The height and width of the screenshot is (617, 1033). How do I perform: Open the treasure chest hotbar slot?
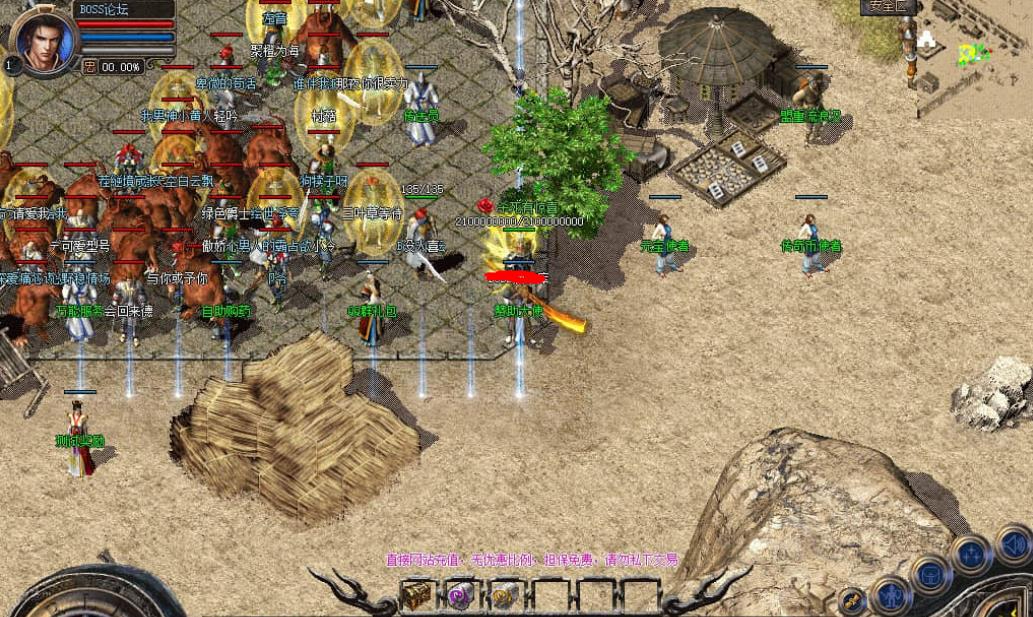(x=416, y=595)
